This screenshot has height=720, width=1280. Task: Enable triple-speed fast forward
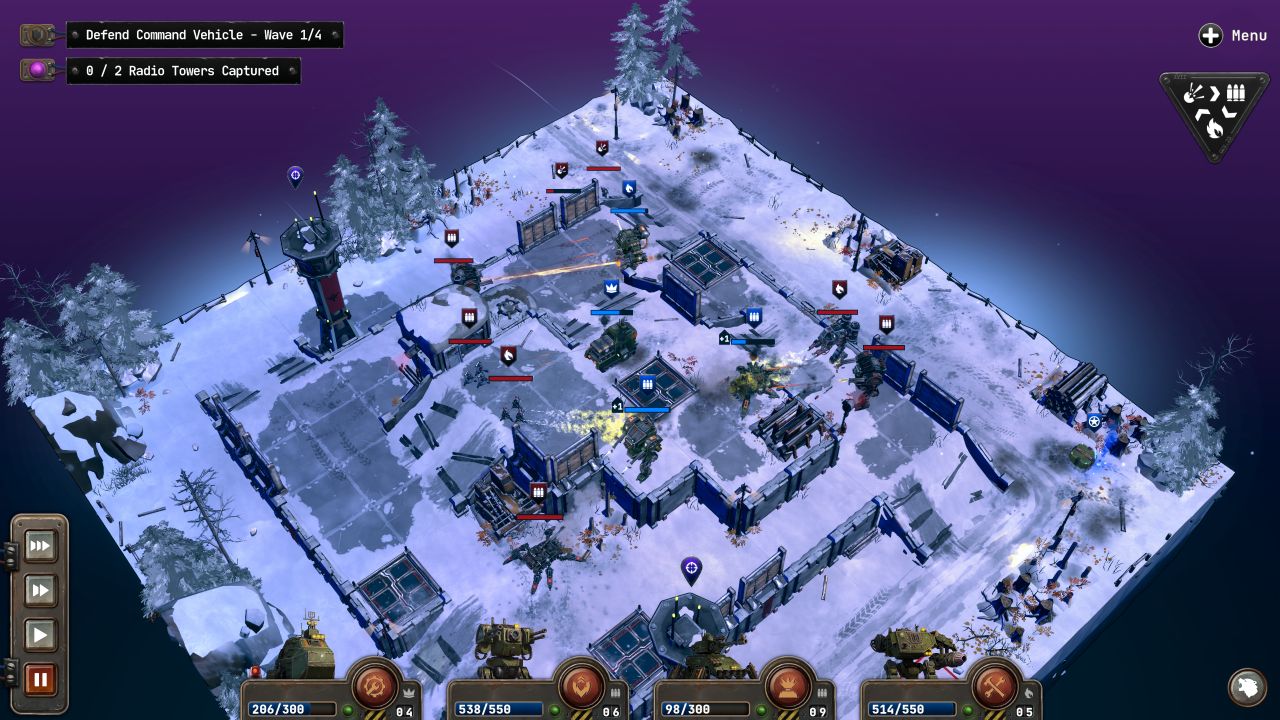pyautogui.click(x=40, y=546)
